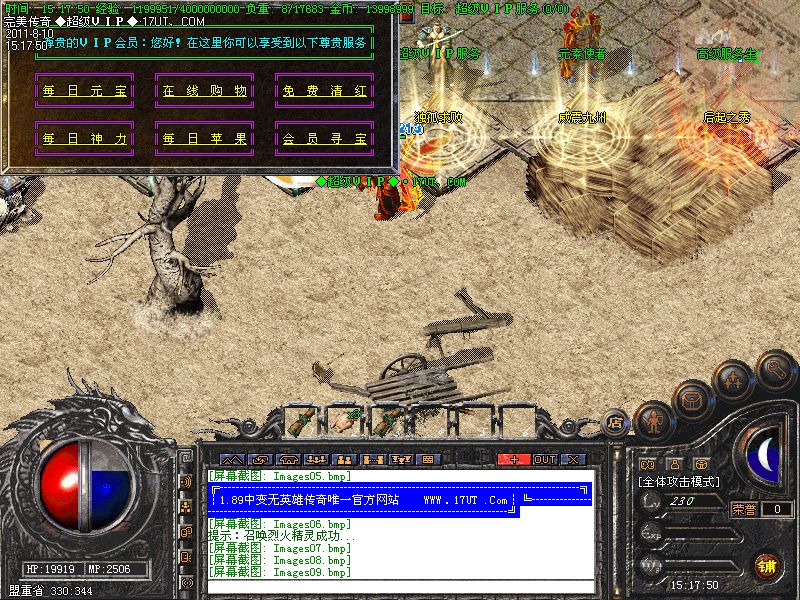Open the wrench settings round button
800x600 pixels.
pos(776,368)
